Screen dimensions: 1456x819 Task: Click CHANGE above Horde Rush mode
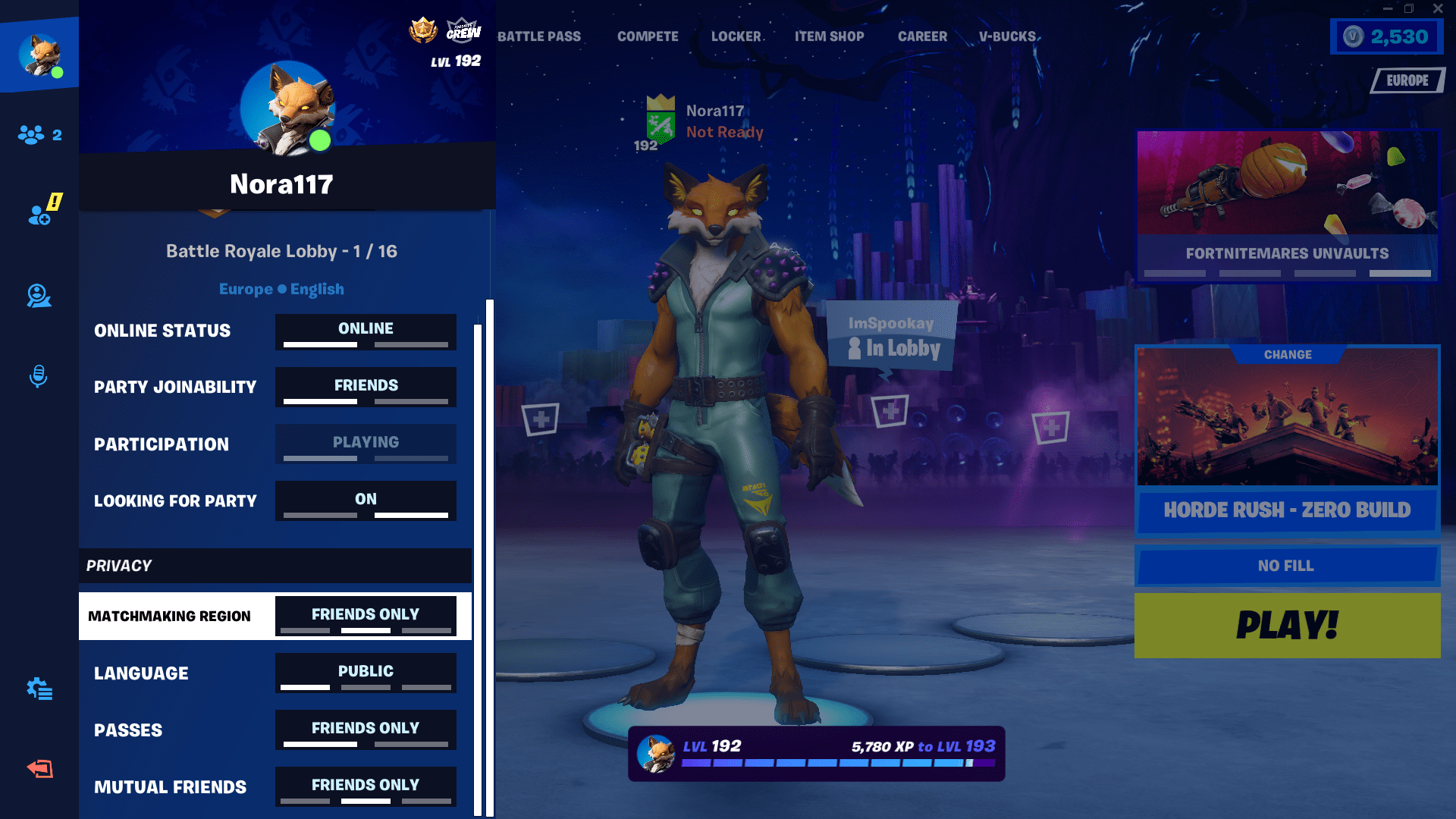coord(1287,354)
